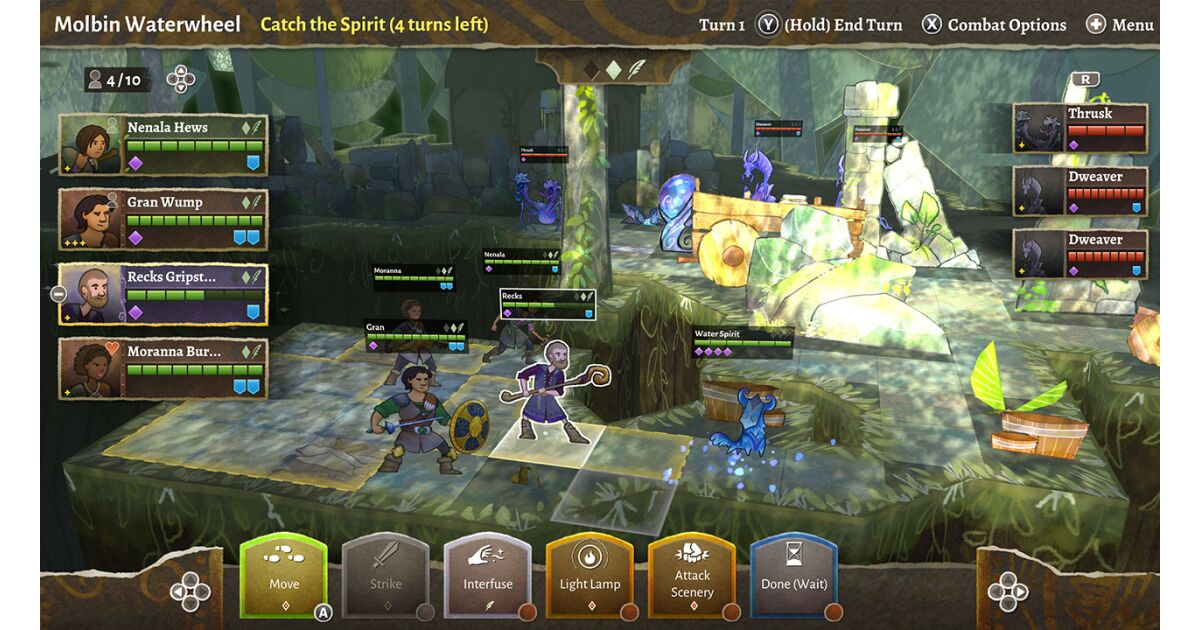Select Moranna's party portrait panel
1200x630 pixels.
pos(163,368)
